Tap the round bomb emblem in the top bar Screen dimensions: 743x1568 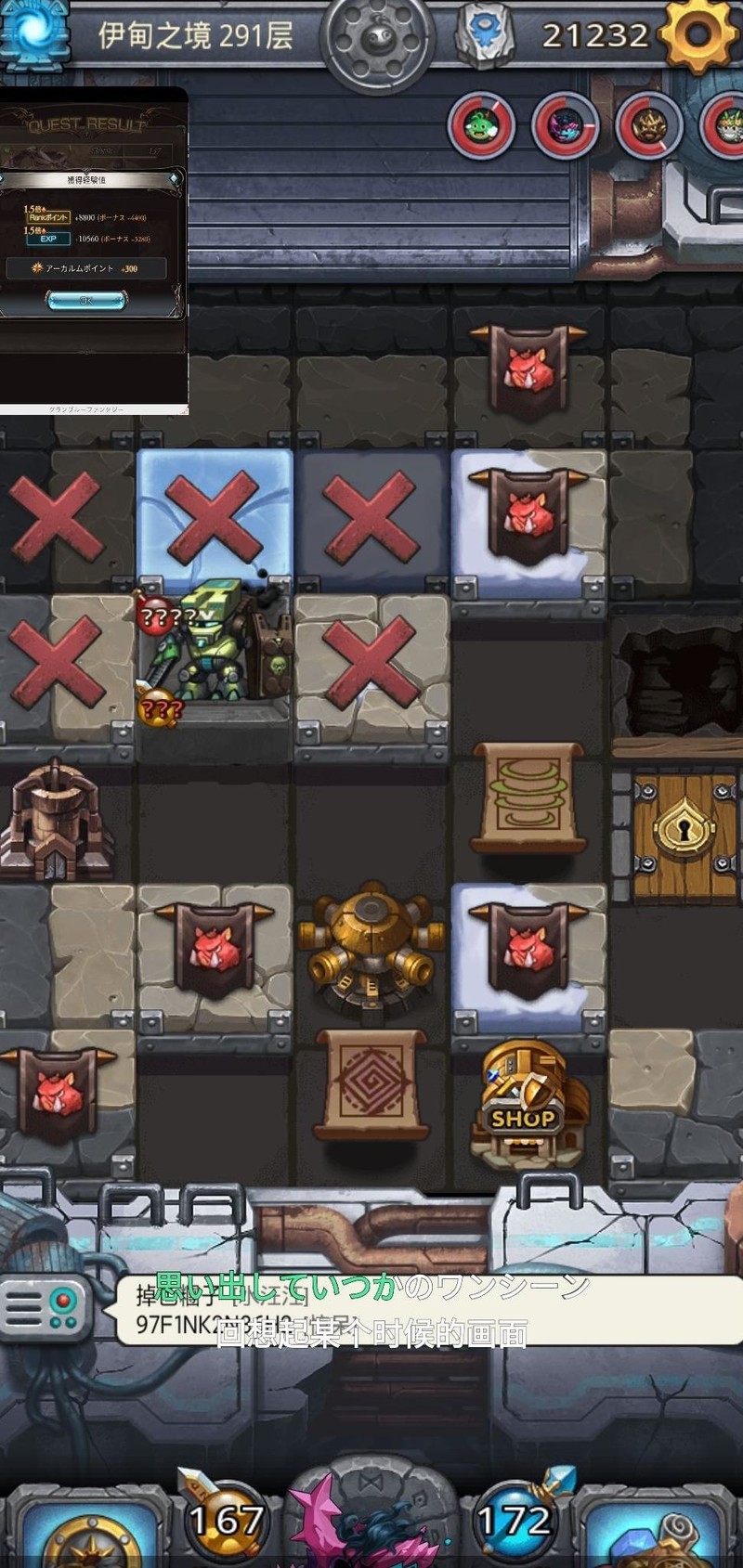(x=377, y=40)
